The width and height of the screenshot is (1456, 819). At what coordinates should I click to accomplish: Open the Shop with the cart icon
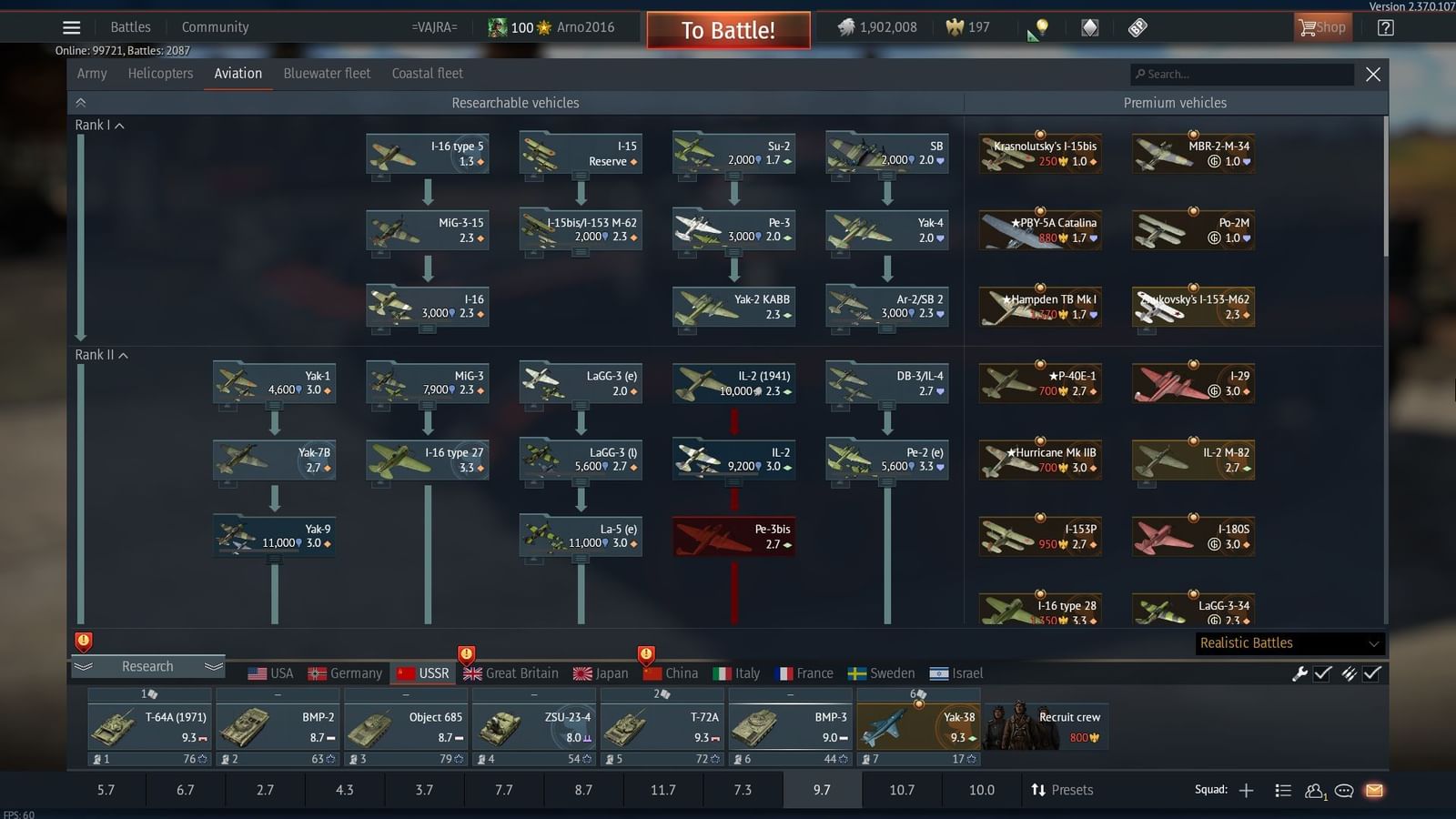[x=1321, y=26]
